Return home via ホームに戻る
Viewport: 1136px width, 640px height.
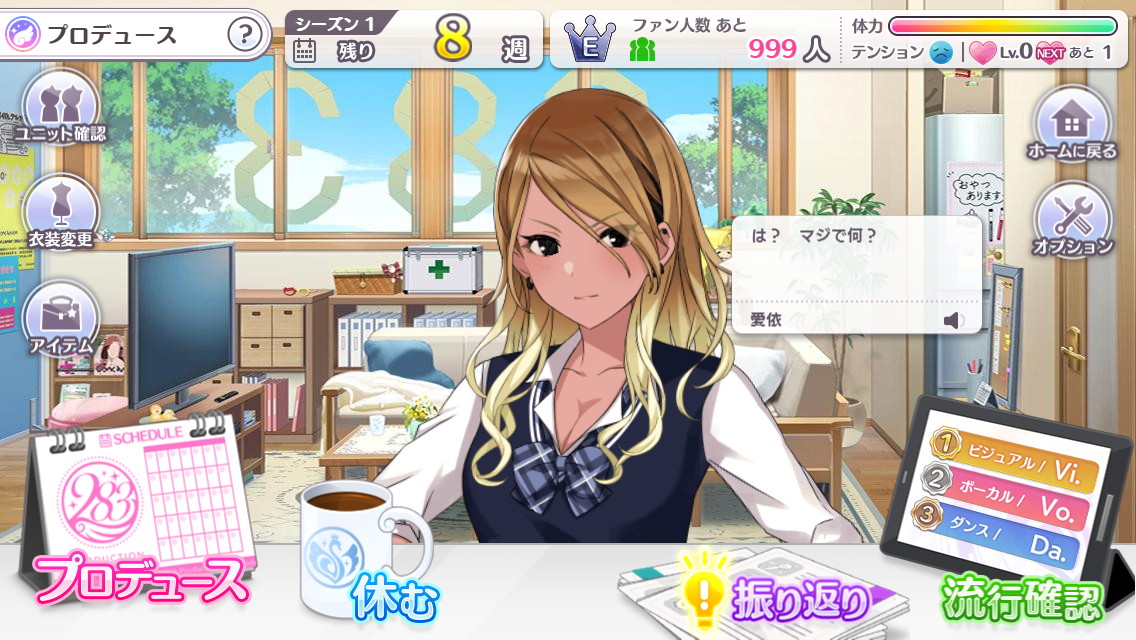point(1072,124)
